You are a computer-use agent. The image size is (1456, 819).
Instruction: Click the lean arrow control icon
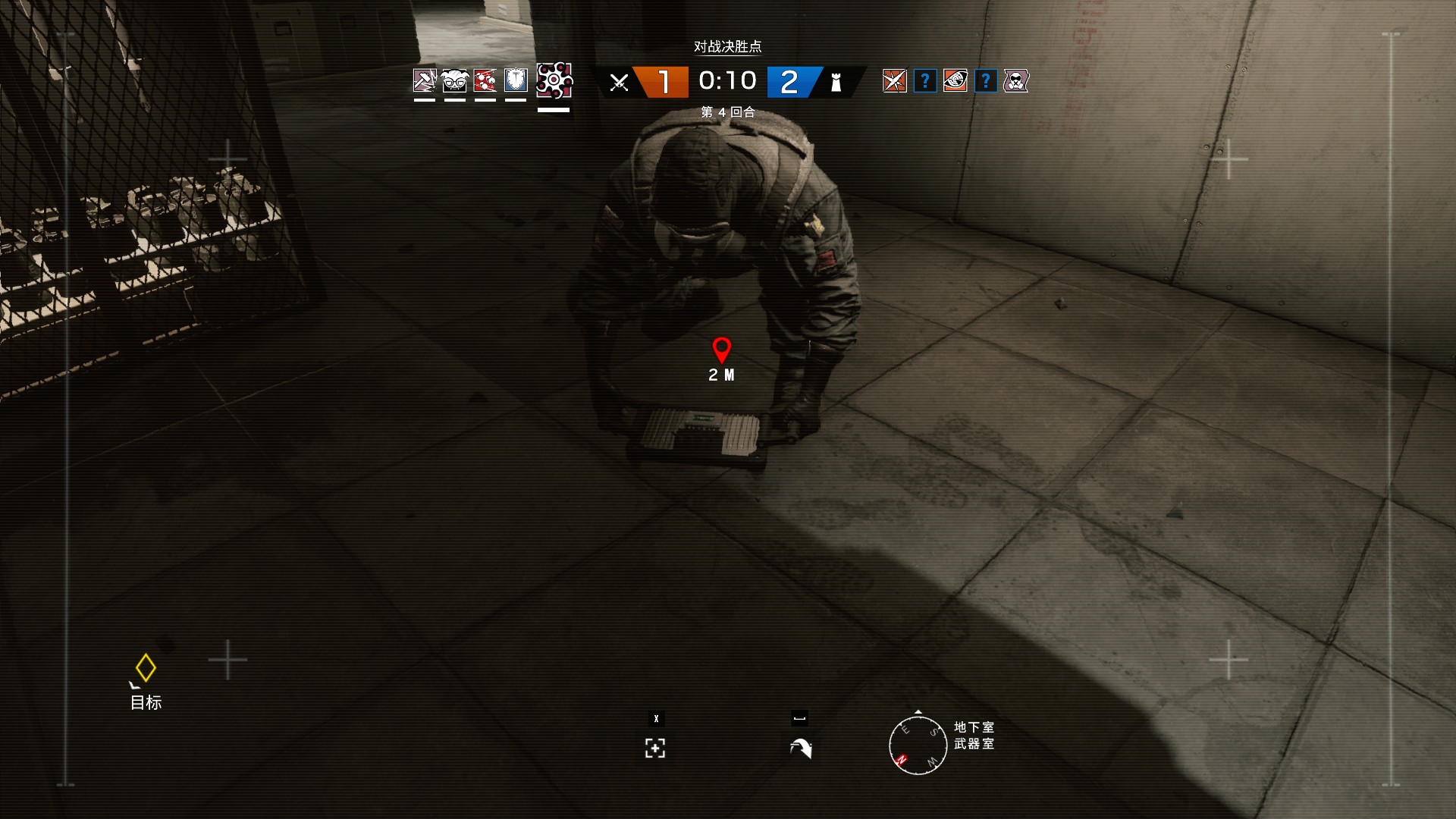[x=800, y=748]
